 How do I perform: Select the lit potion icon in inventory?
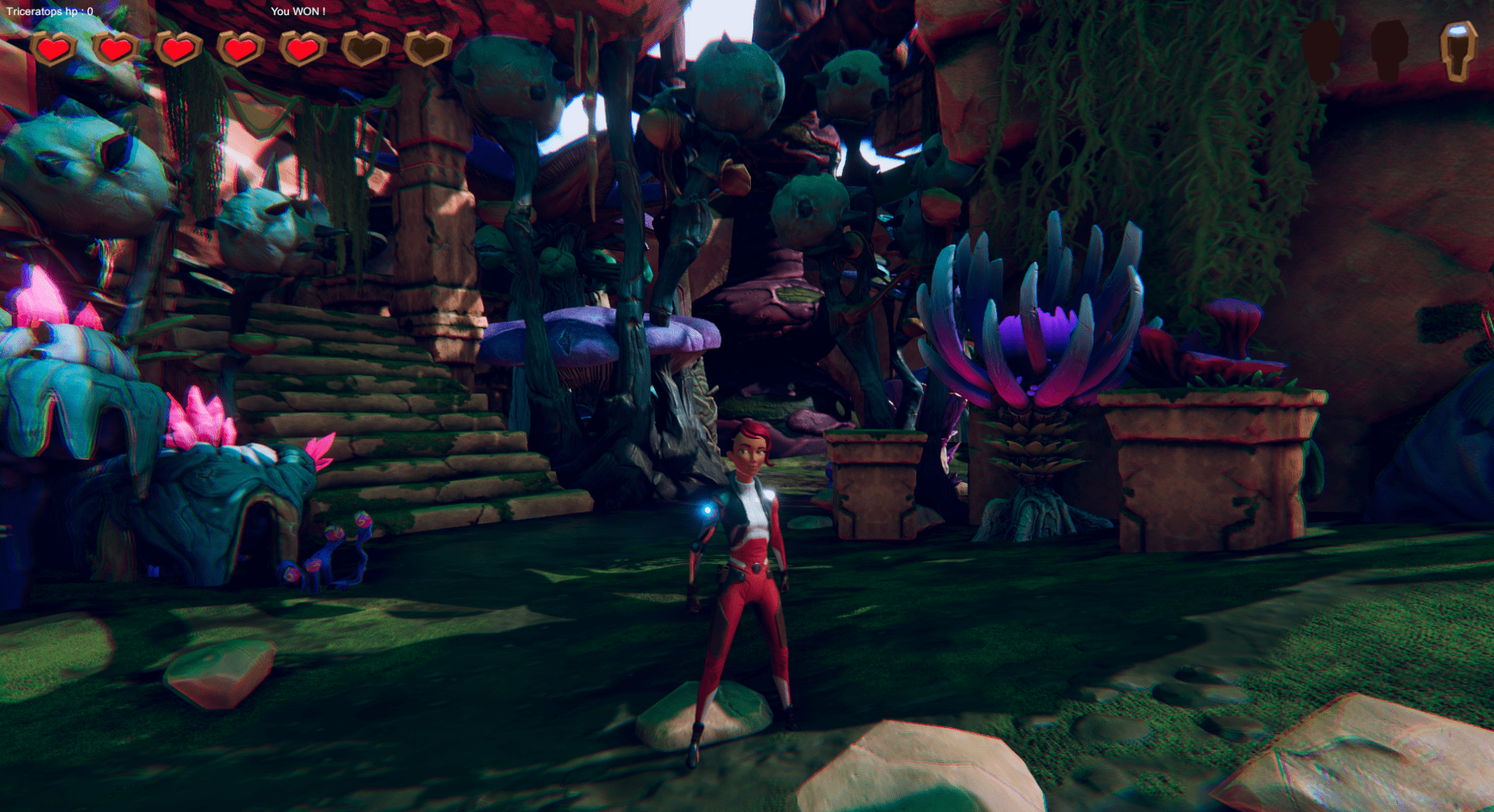tap(1457, 51)
